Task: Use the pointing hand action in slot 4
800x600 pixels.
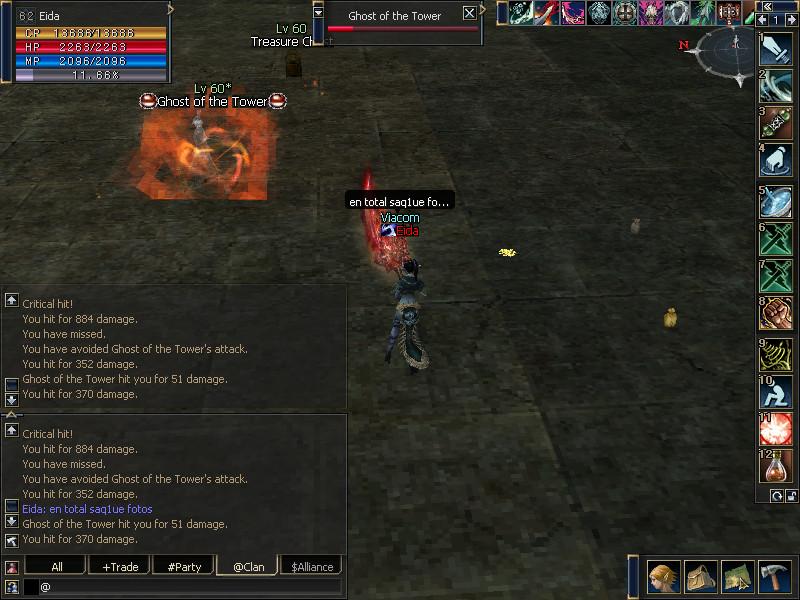Action: 776,160
